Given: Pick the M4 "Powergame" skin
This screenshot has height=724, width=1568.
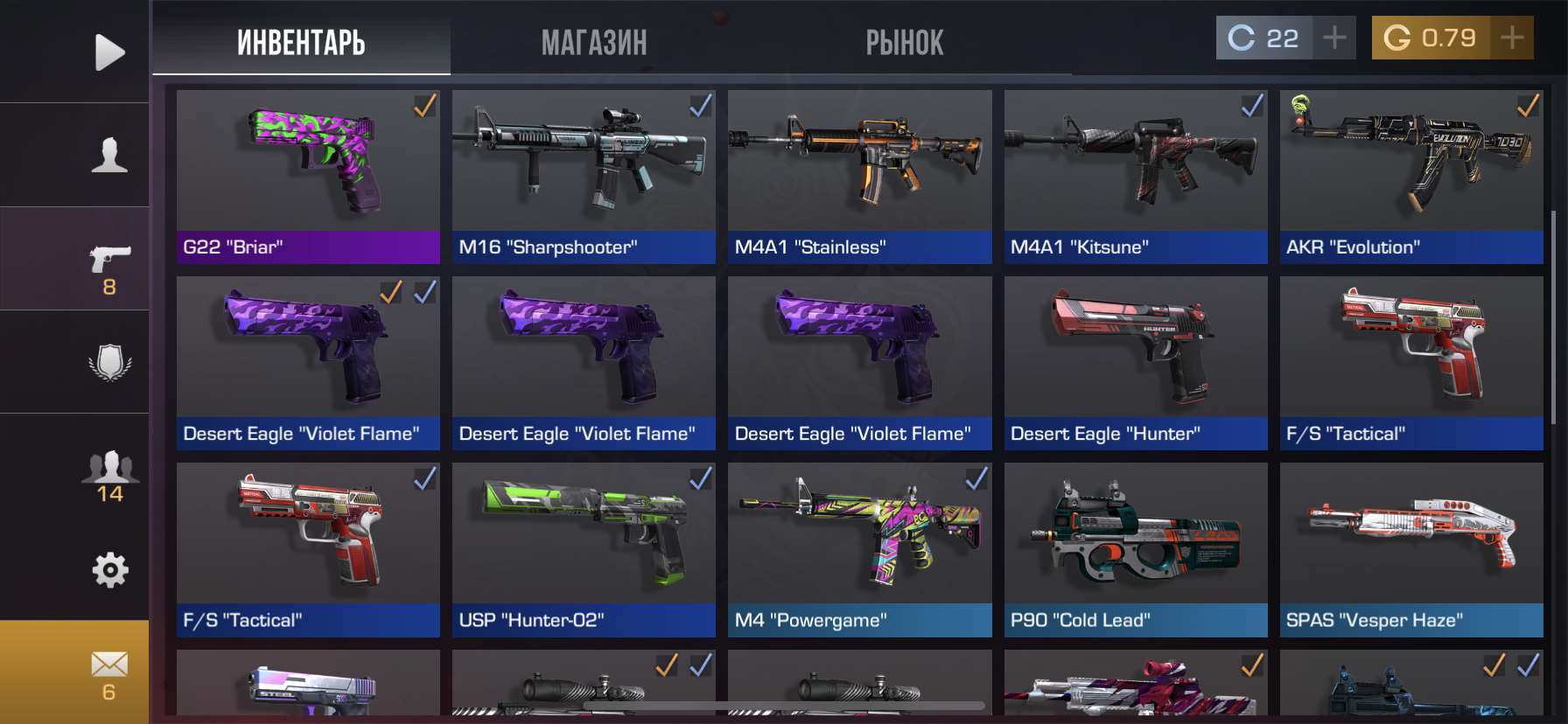Looking at the screenshot, I should (859, 549).
